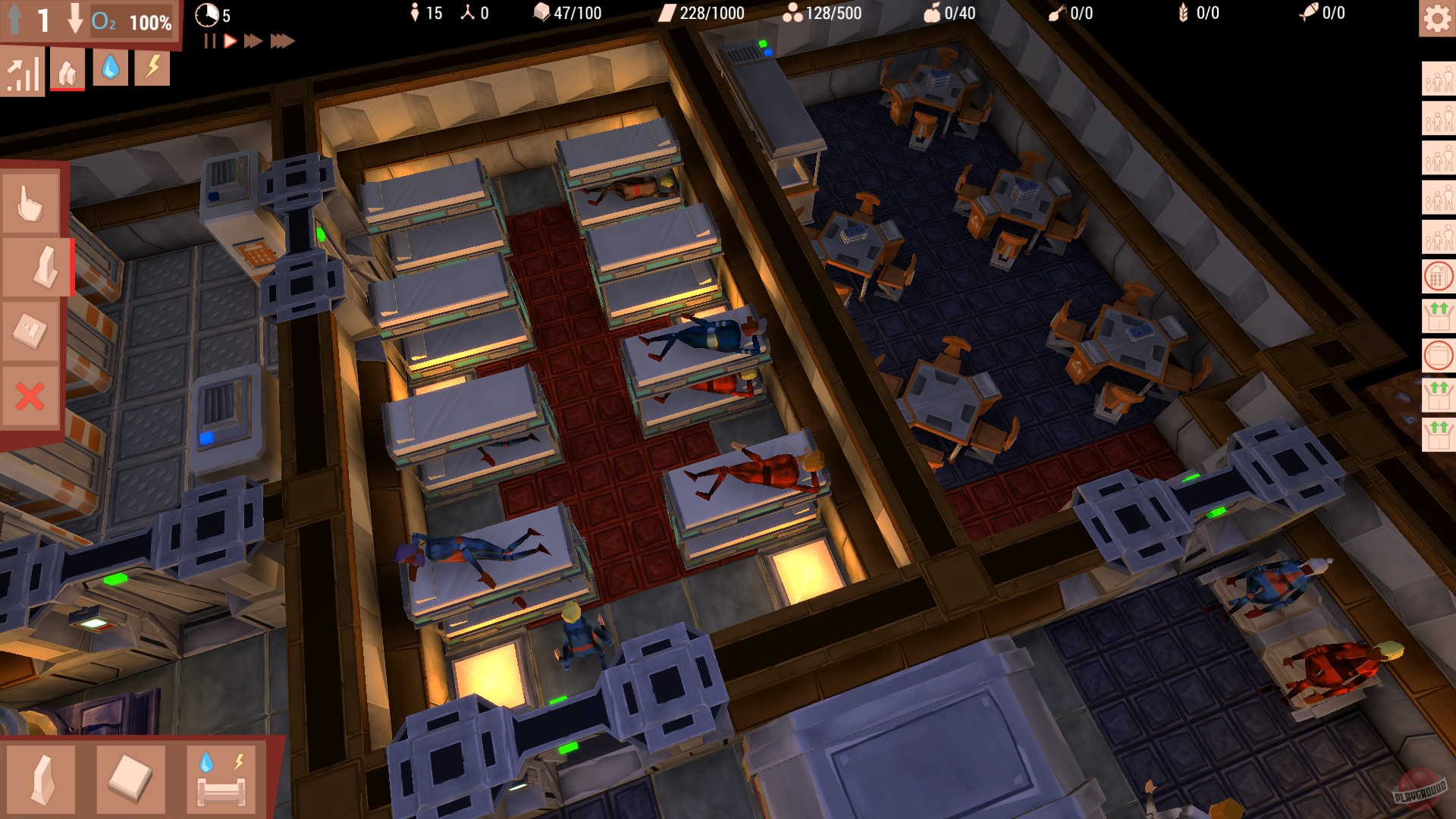1456x819 pixels.
Task: Switch to the buildings house tab
Action: click(67, 71)
